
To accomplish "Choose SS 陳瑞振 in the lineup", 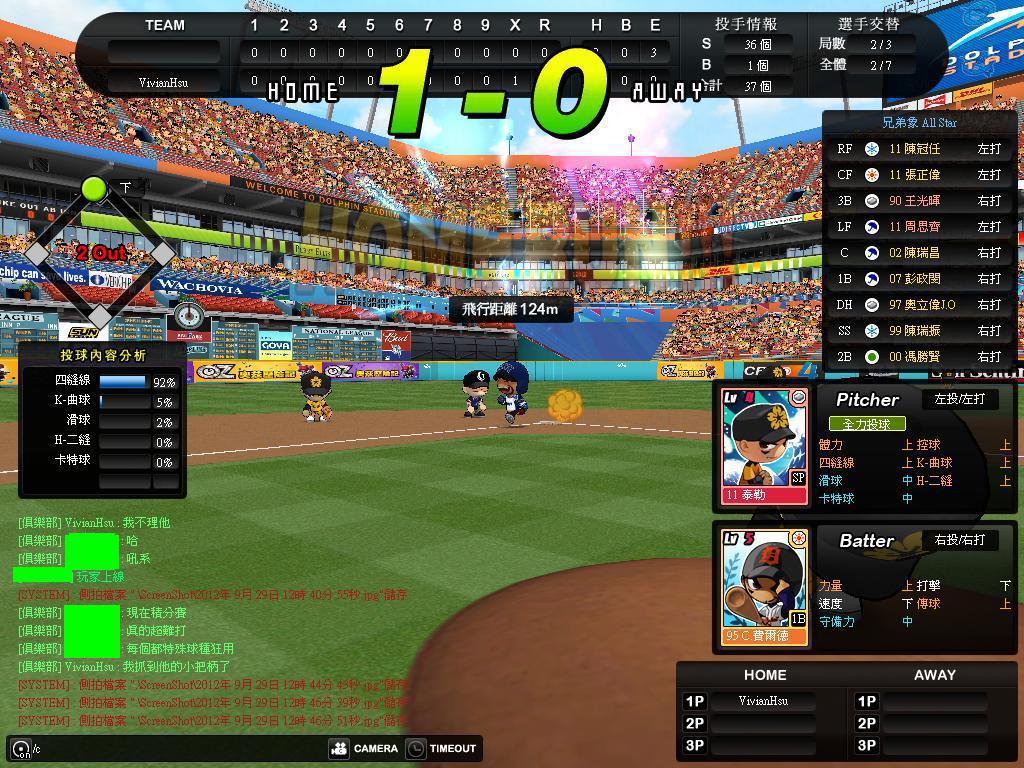I will click(918, 331).
